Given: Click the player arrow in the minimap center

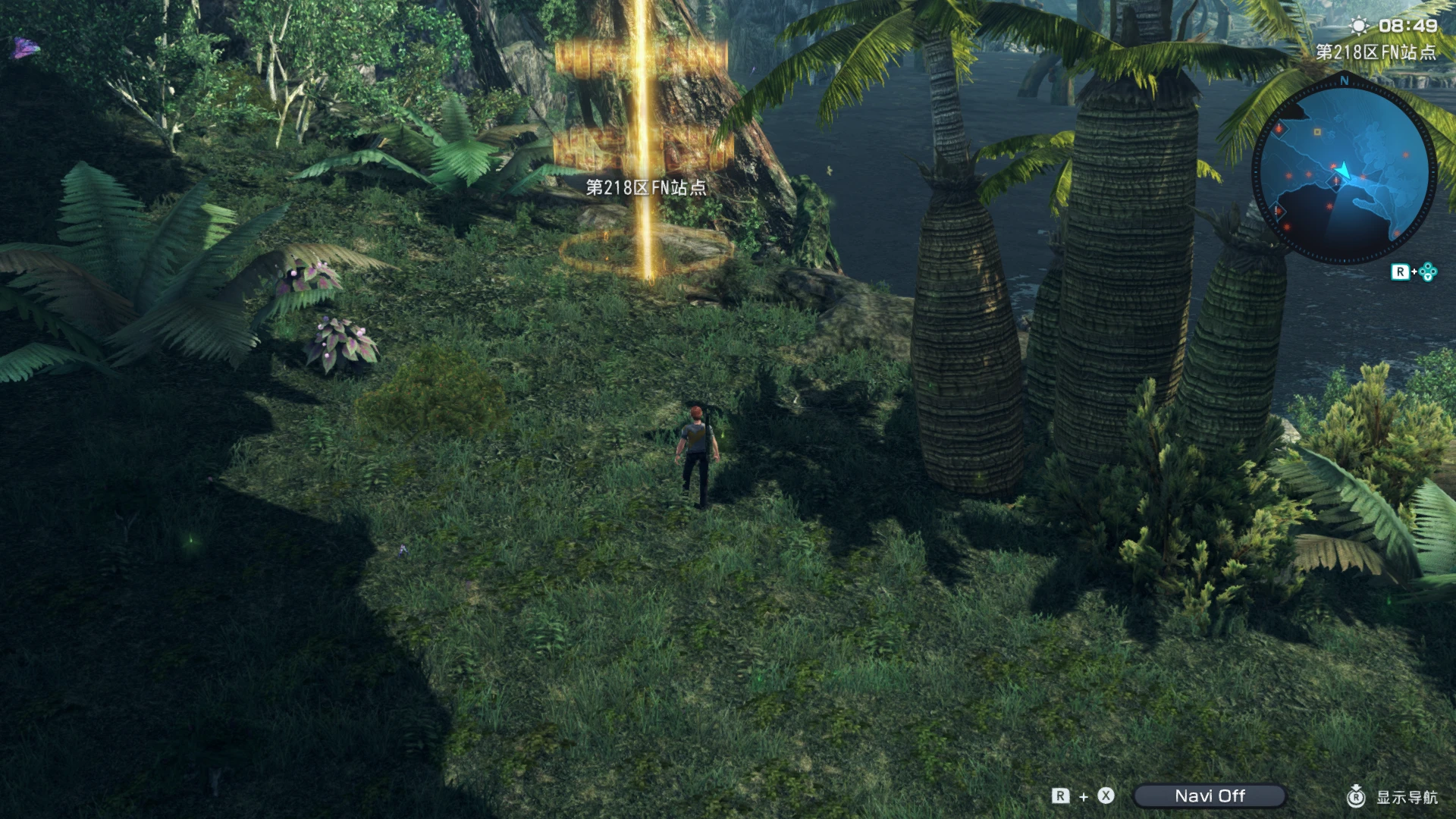Looking at the screenshot, I should coord(1342,170).
